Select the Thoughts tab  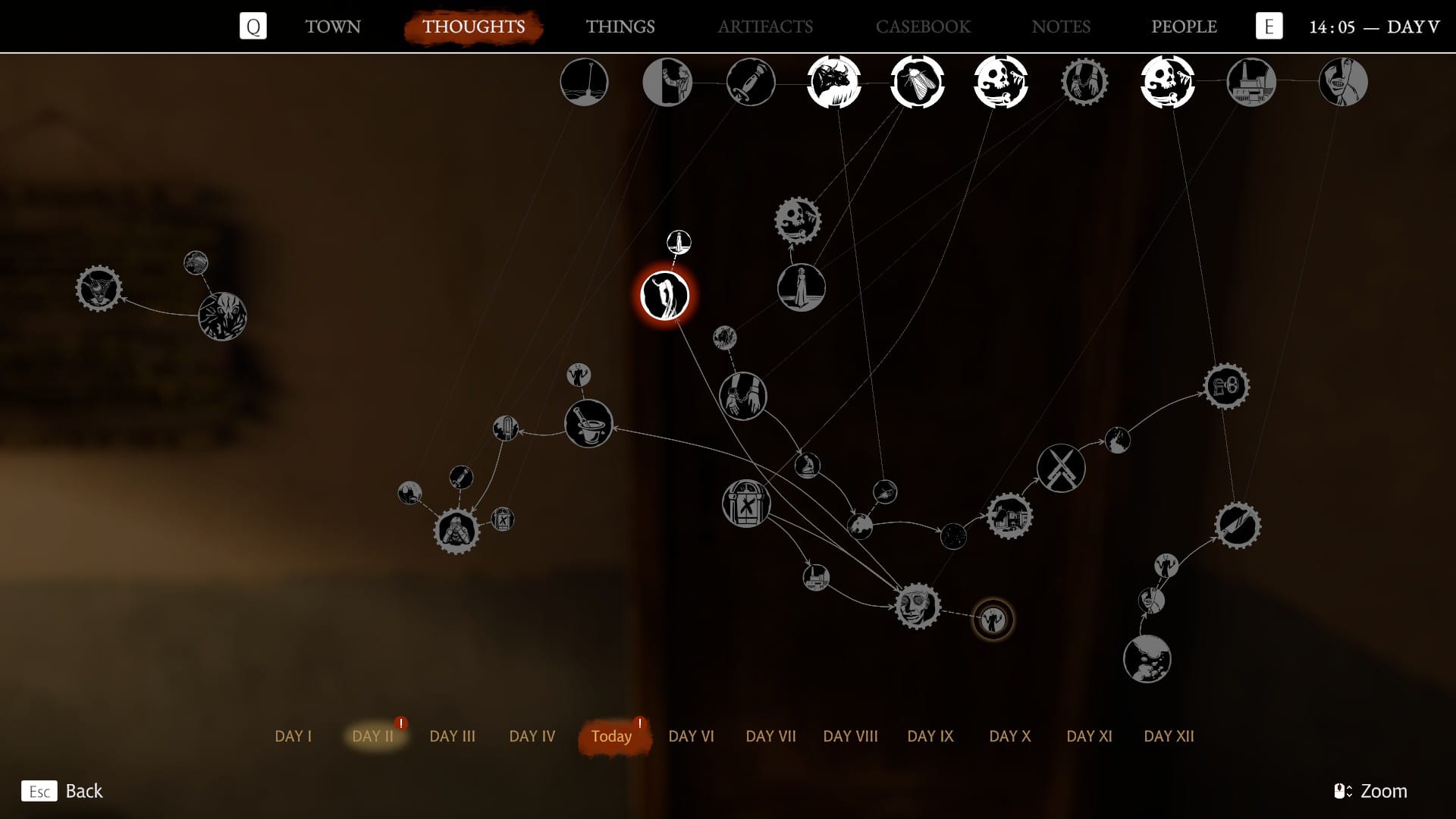point(473,27)
